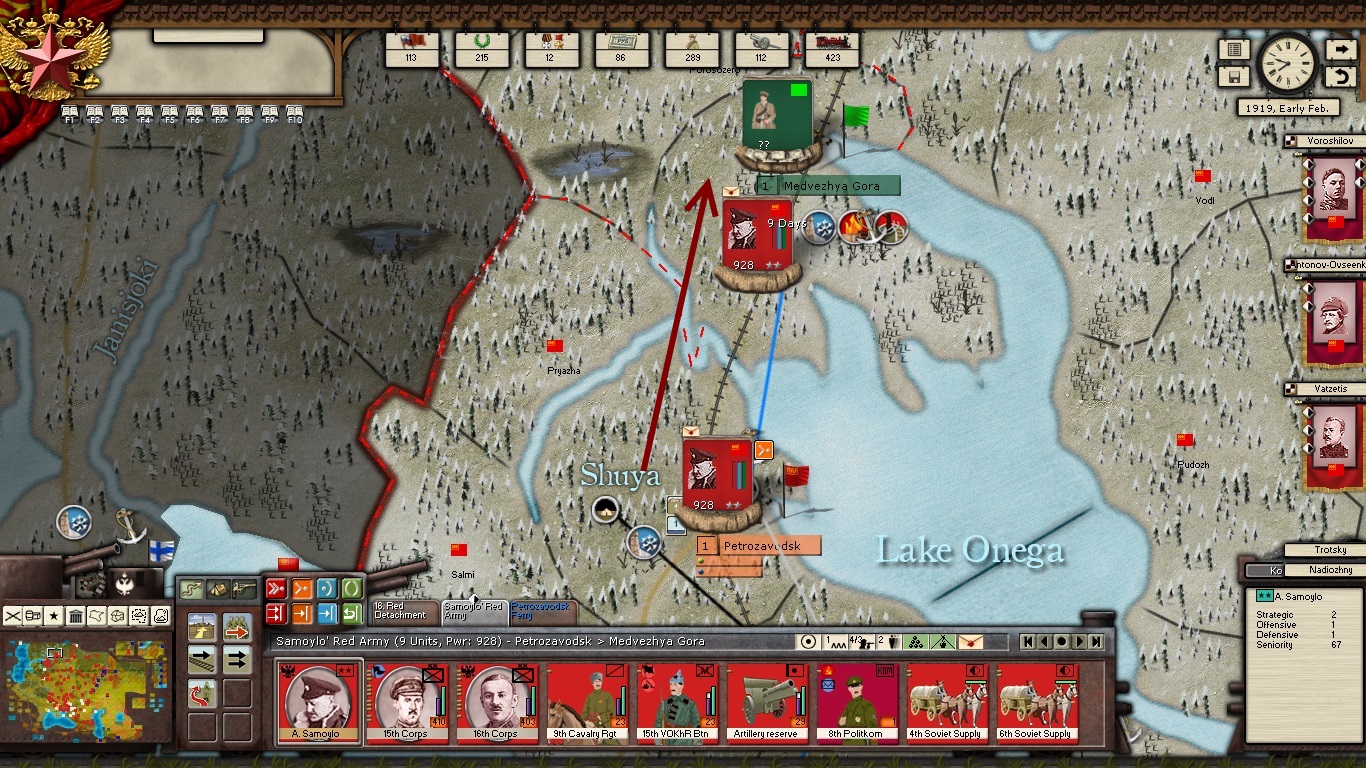The image size is (1366, 768).
Task: Choose the green passive posture icon
Action: pos(352,588)
